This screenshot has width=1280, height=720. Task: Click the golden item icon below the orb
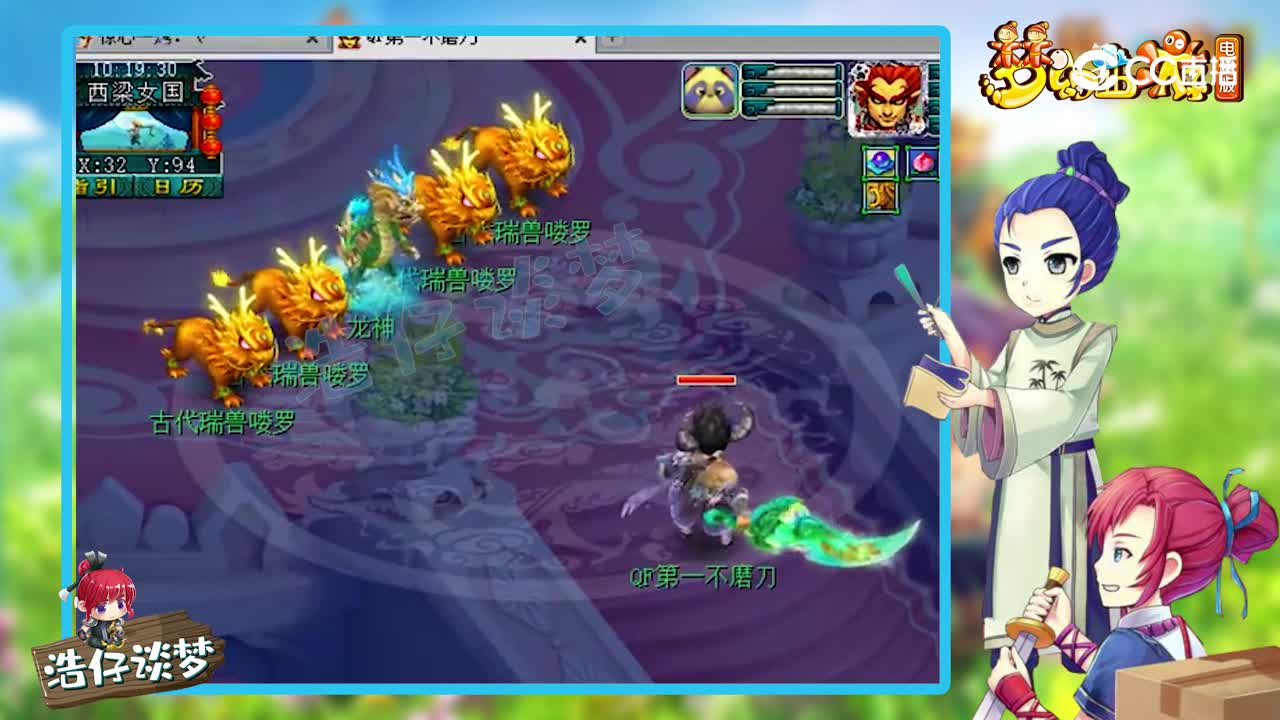pyautogui.click(x=880, y=197)
